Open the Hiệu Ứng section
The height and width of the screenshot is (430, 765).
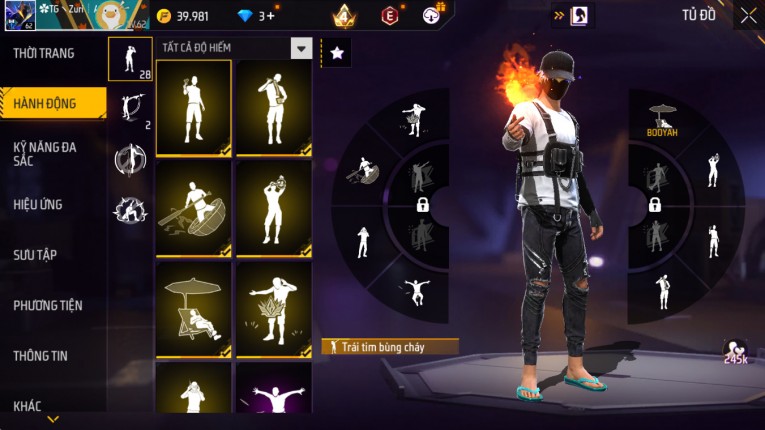[40, 204]
